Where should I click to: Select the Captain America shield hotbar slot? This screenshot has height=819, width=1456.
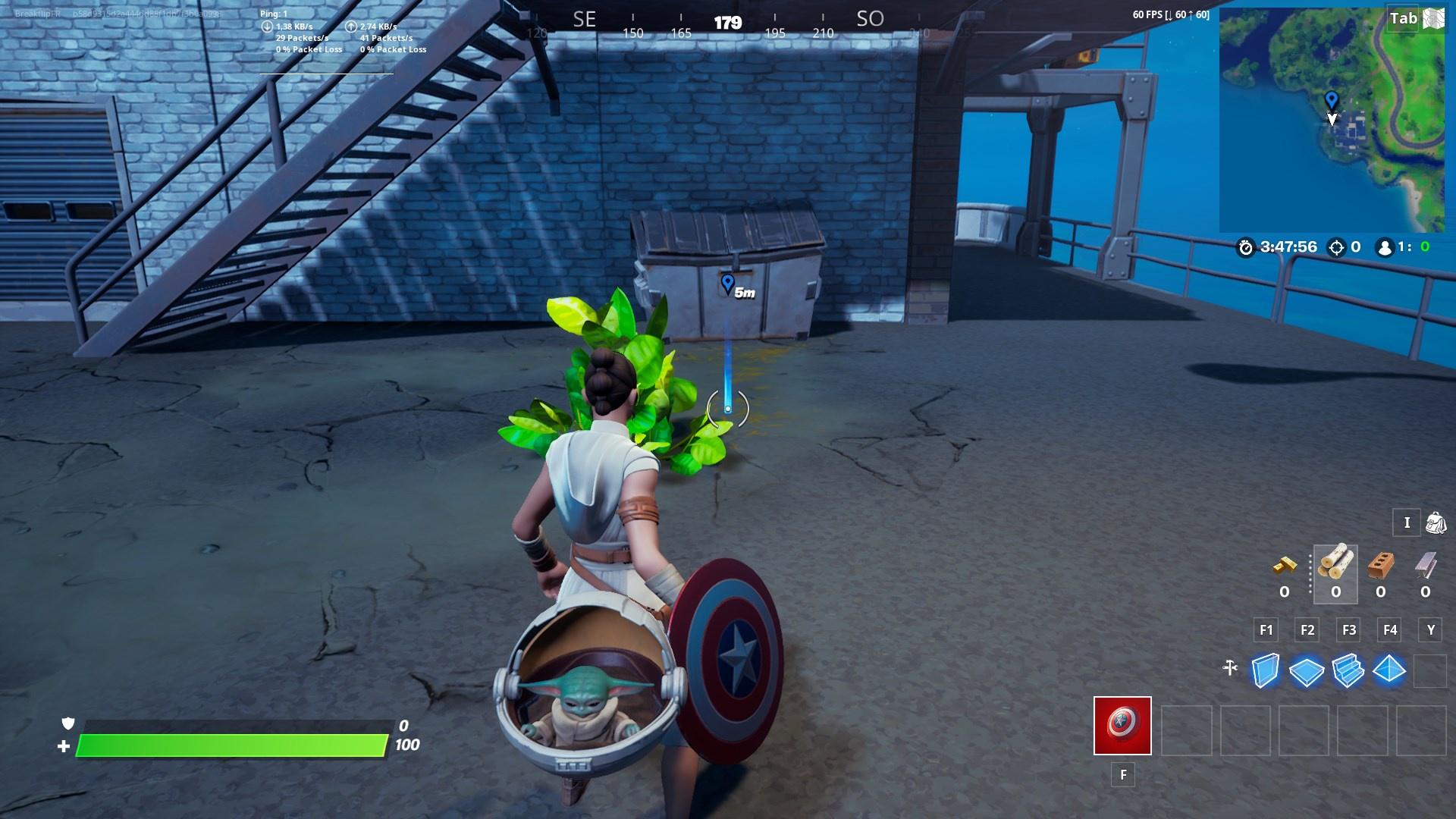coord(1122,726)
